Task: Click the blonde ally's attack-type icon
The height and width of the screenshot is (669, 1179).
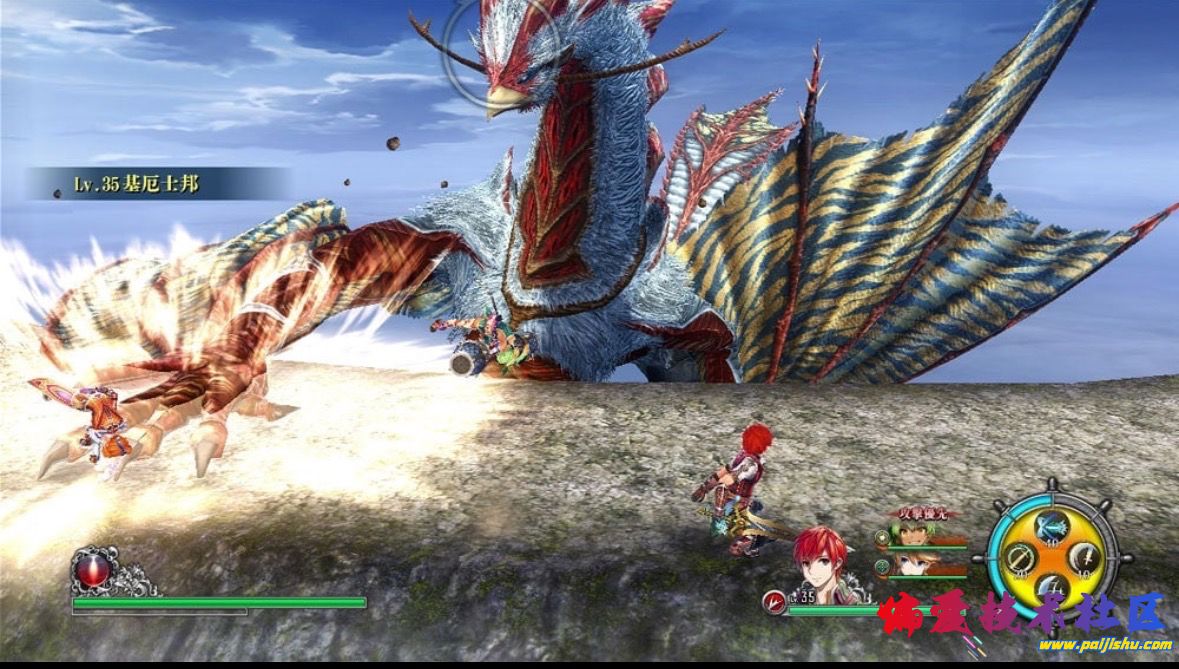Action: (x=882, y=566)
